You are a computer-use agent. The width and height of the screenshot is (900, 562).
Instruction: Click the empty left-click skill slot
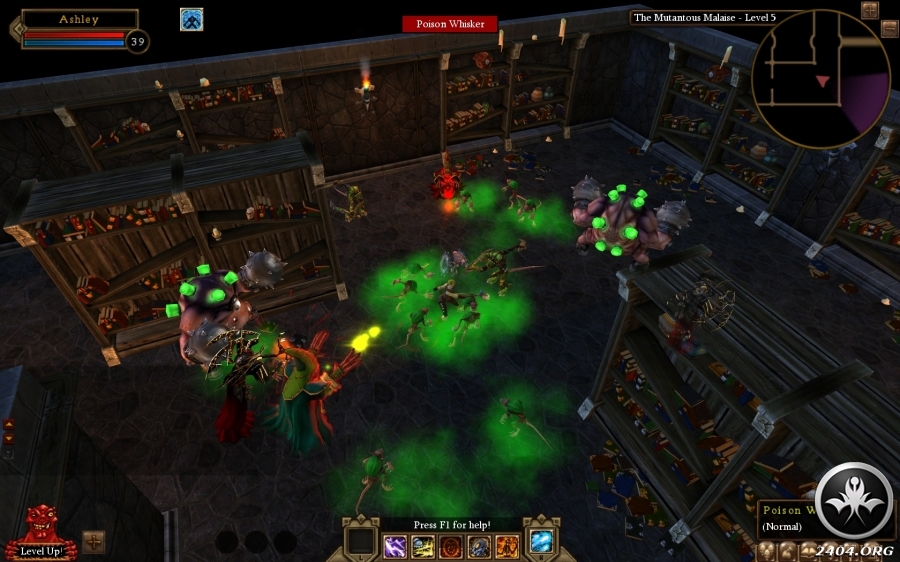360,541
